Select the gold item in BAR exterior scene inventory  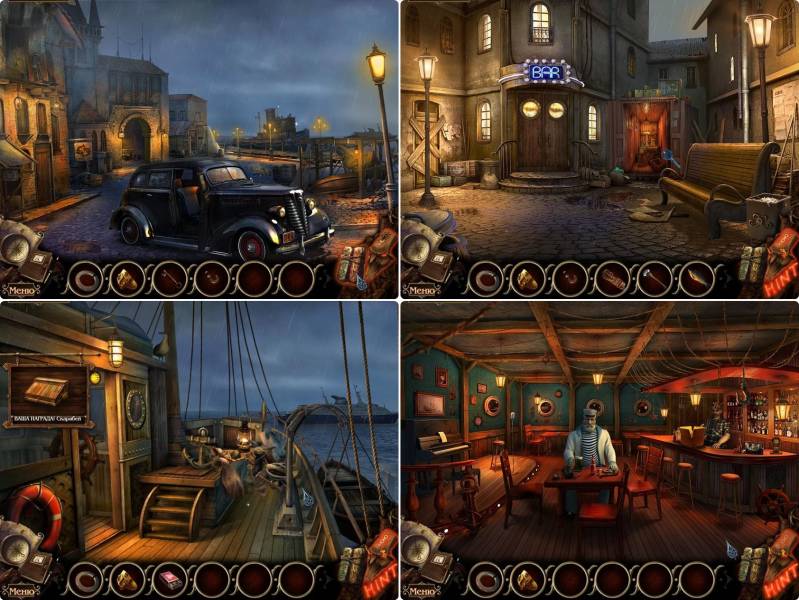coord(527,279)
